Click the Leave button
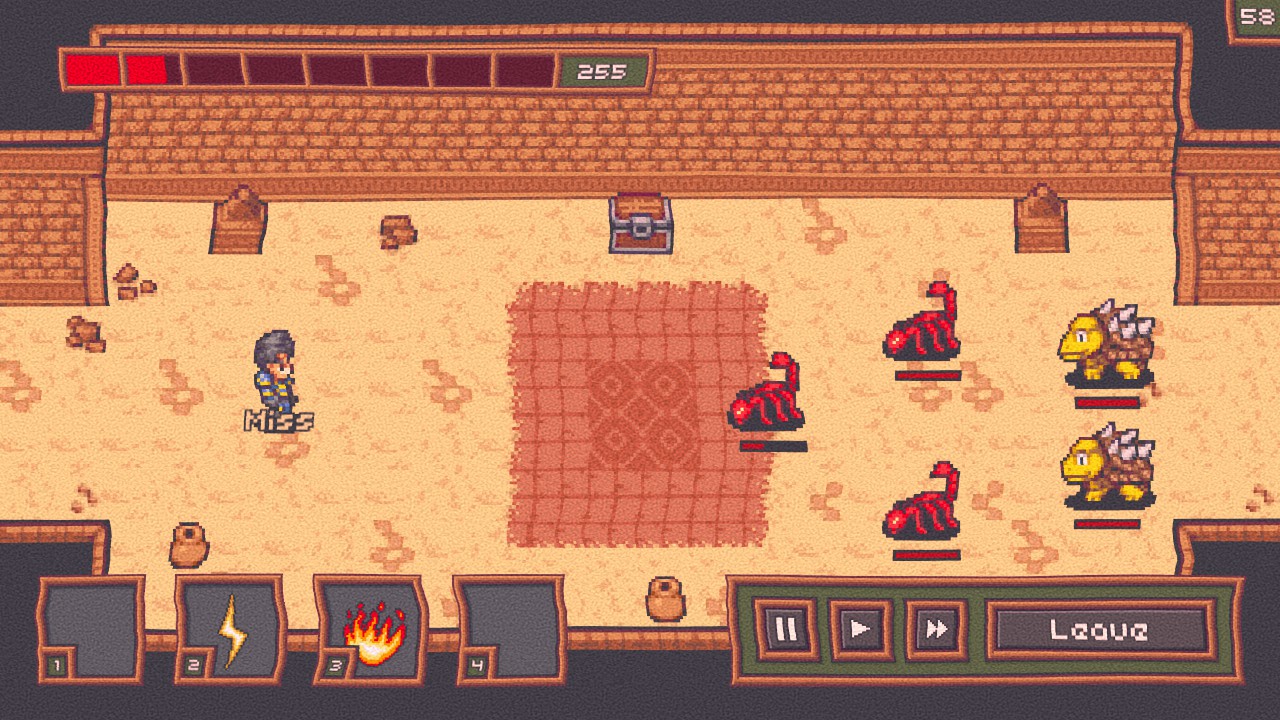Screen dimensions: 1280x720 point(1099,629)
